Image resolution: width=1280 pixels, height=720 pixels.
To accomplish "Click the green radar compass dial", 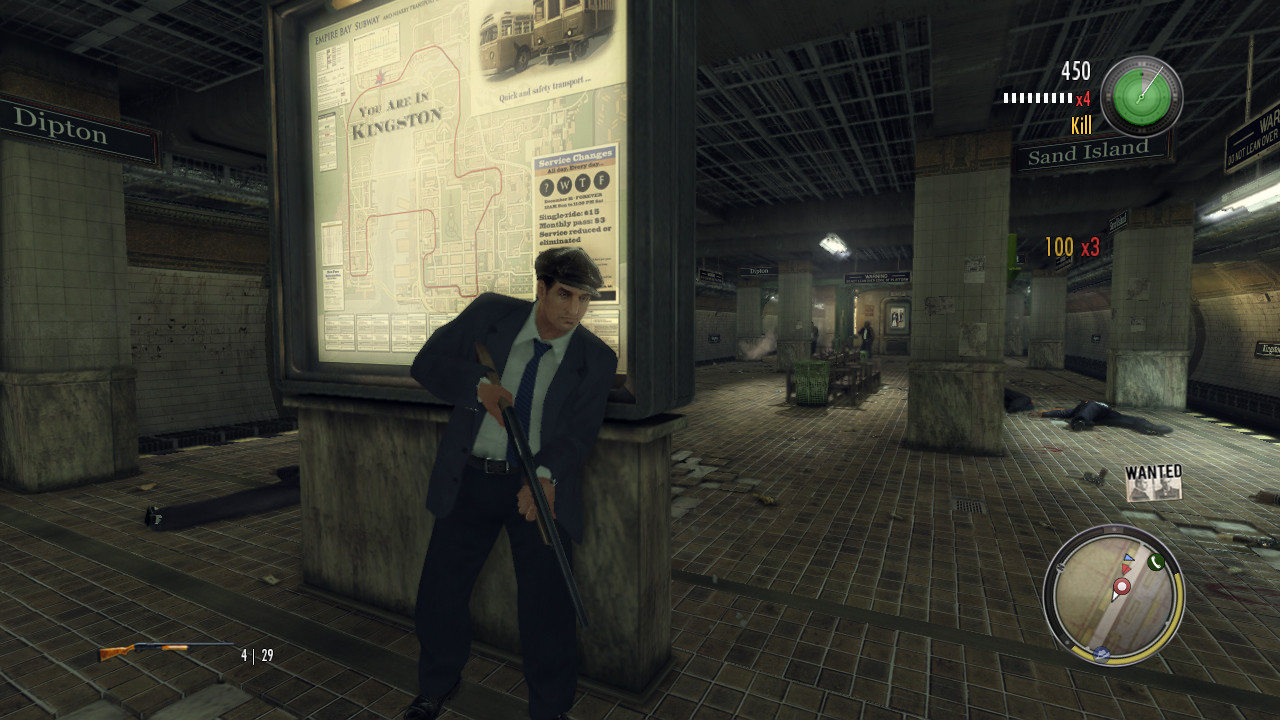I will (x=1141, y=97).
